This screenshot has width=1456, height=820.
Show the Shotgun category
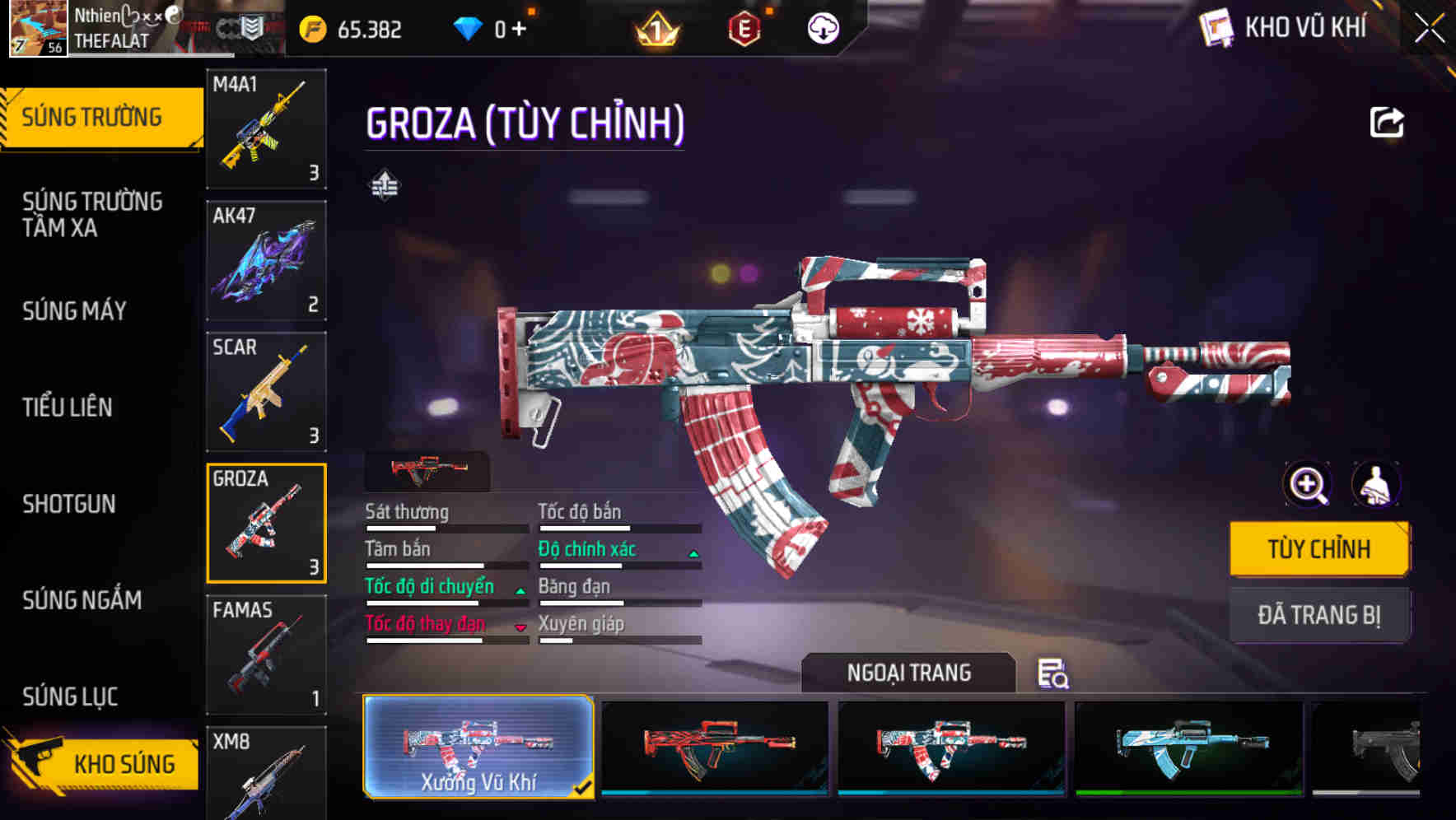pos(69,504)
